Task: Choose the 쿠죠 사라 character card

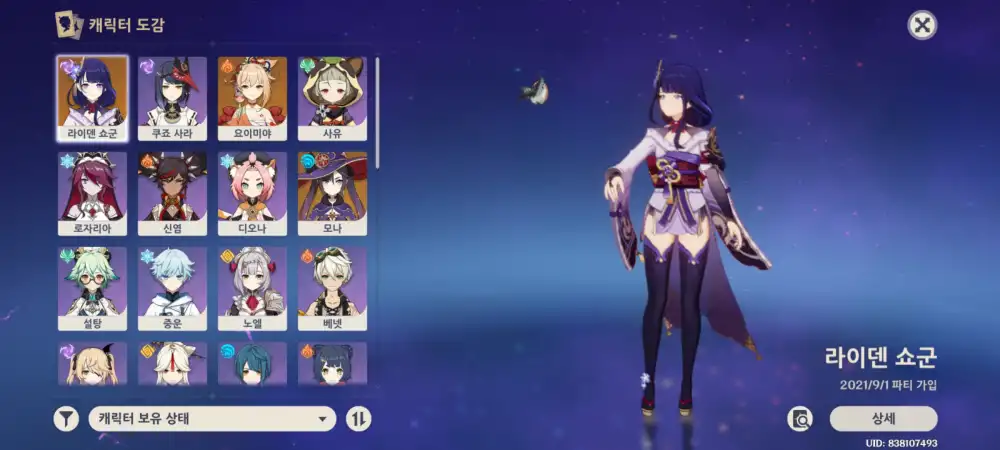Action: tap(172, 98)
